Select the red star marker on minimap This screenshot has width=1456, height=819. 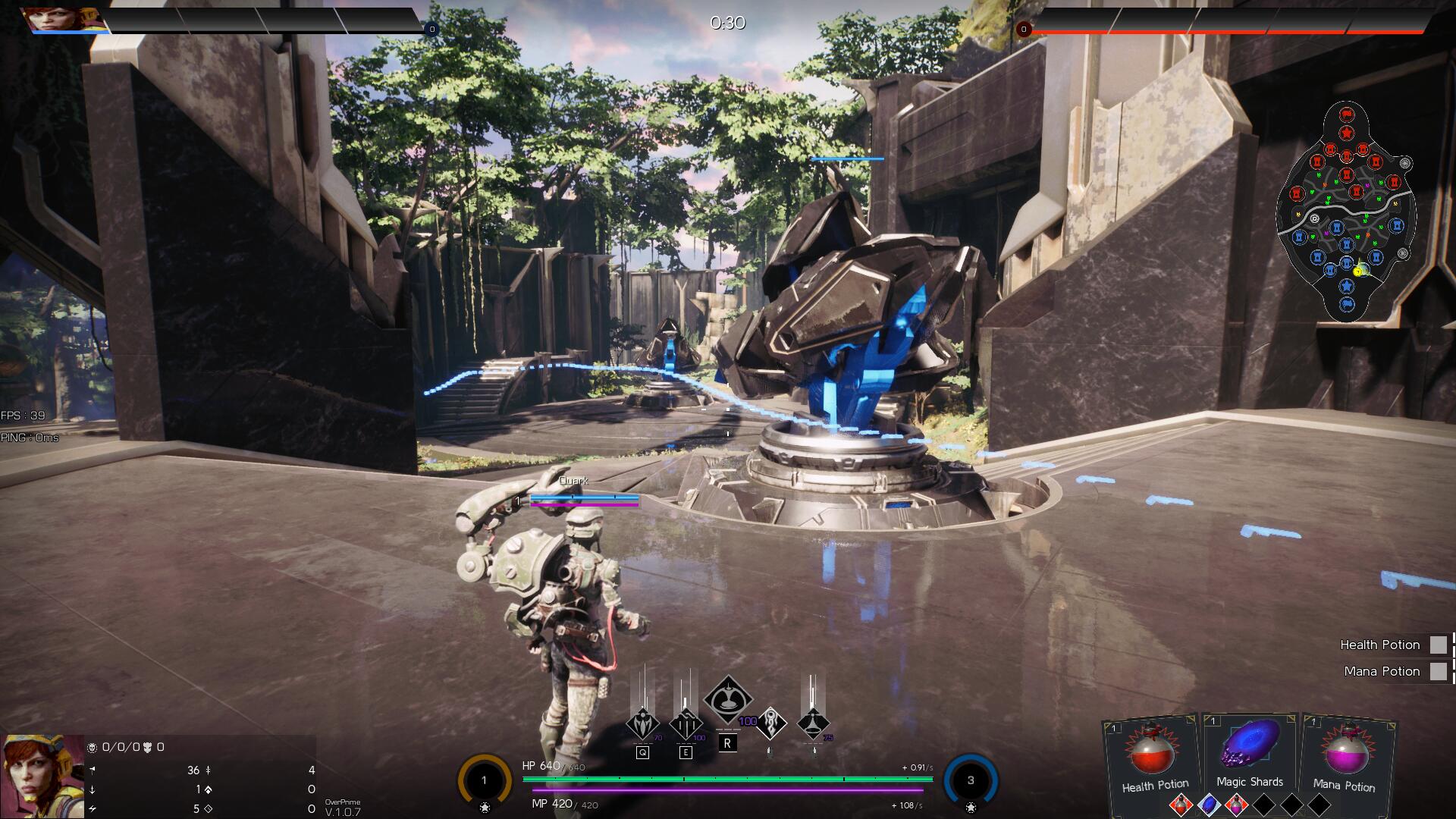[1346, 133]
